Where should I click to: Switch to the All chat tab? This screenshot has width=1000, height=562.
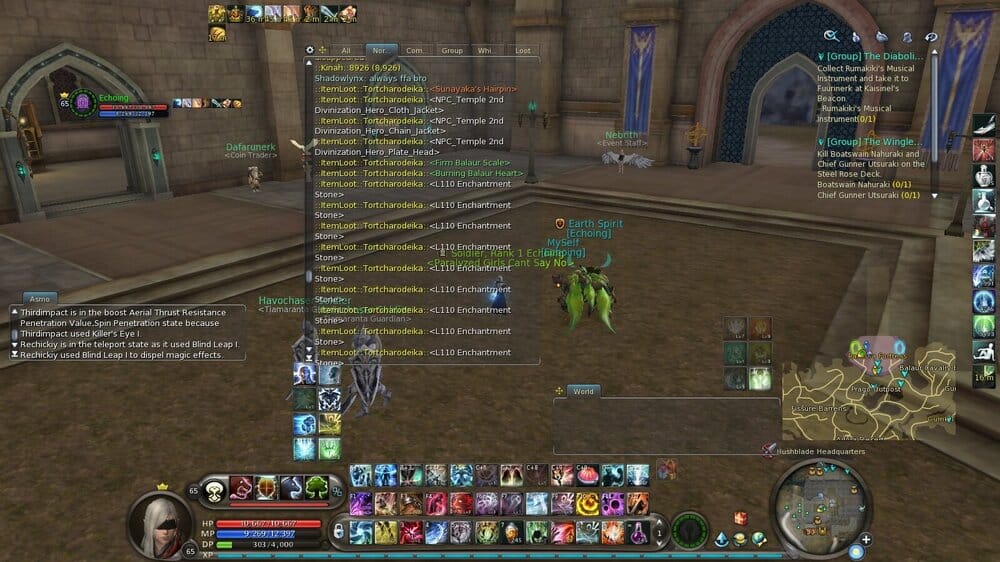coord(346,50)
